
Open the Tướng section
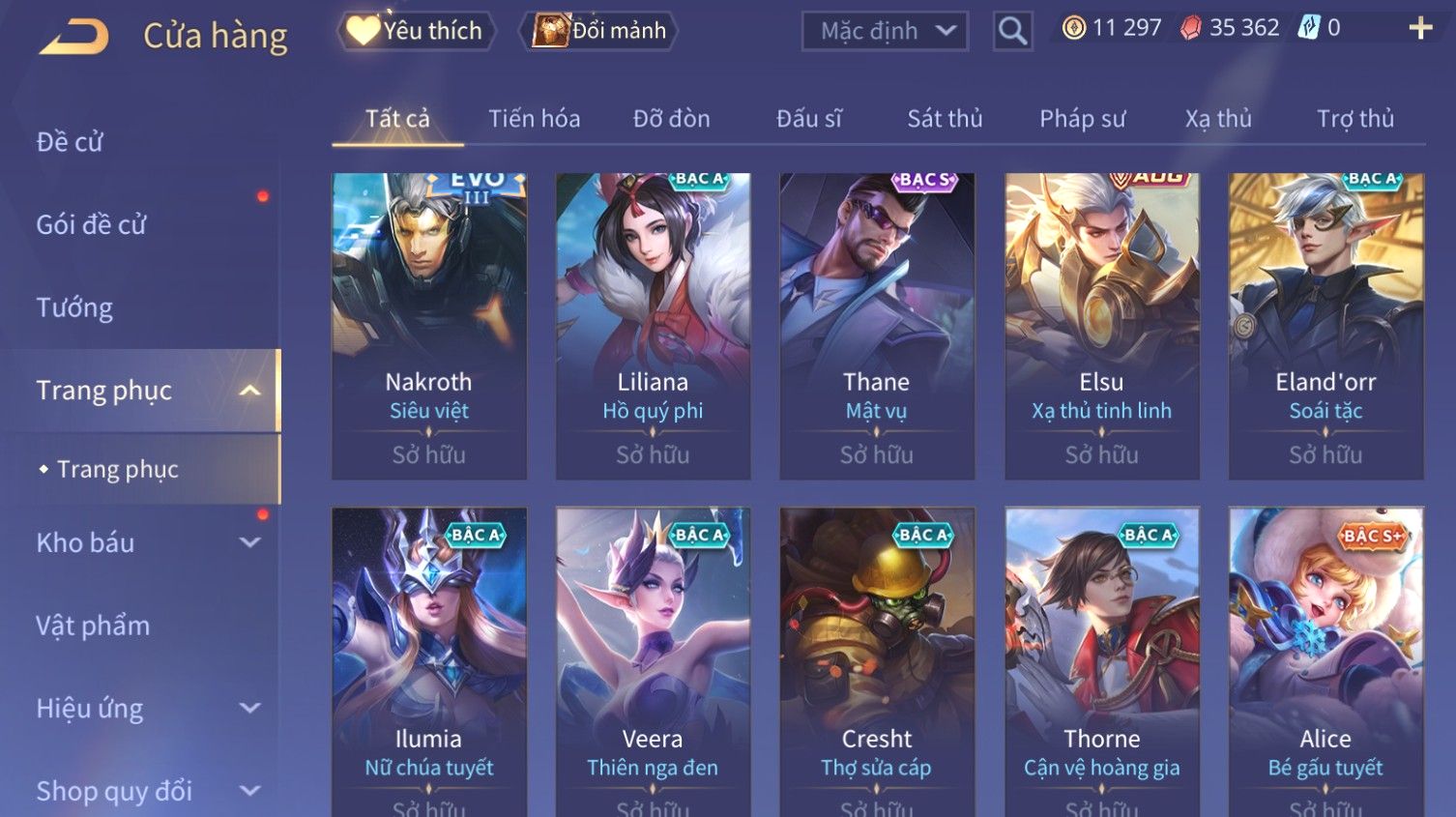point(74,307)
